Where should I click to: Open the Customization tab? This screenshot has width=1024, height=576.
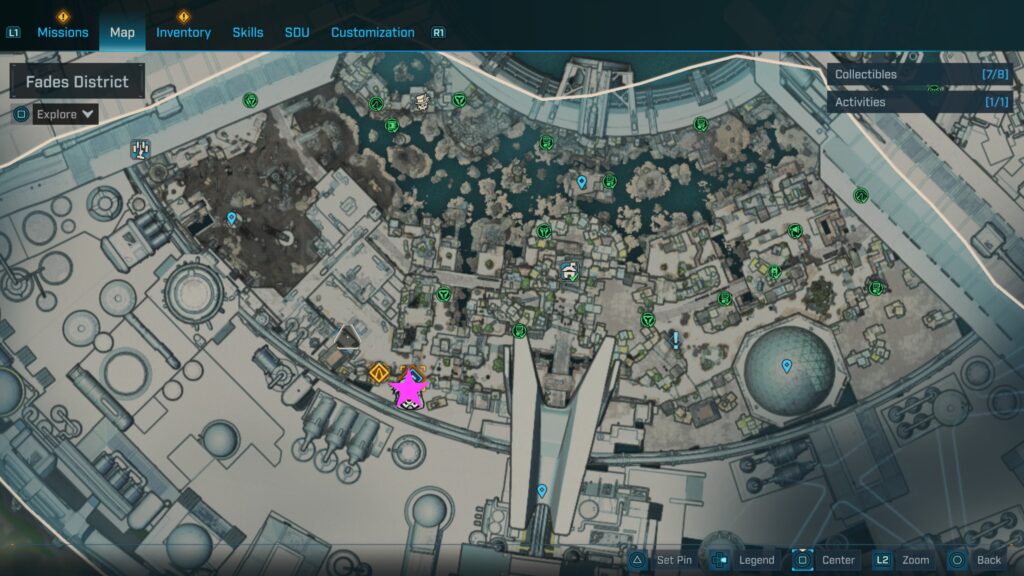(372, 32)
